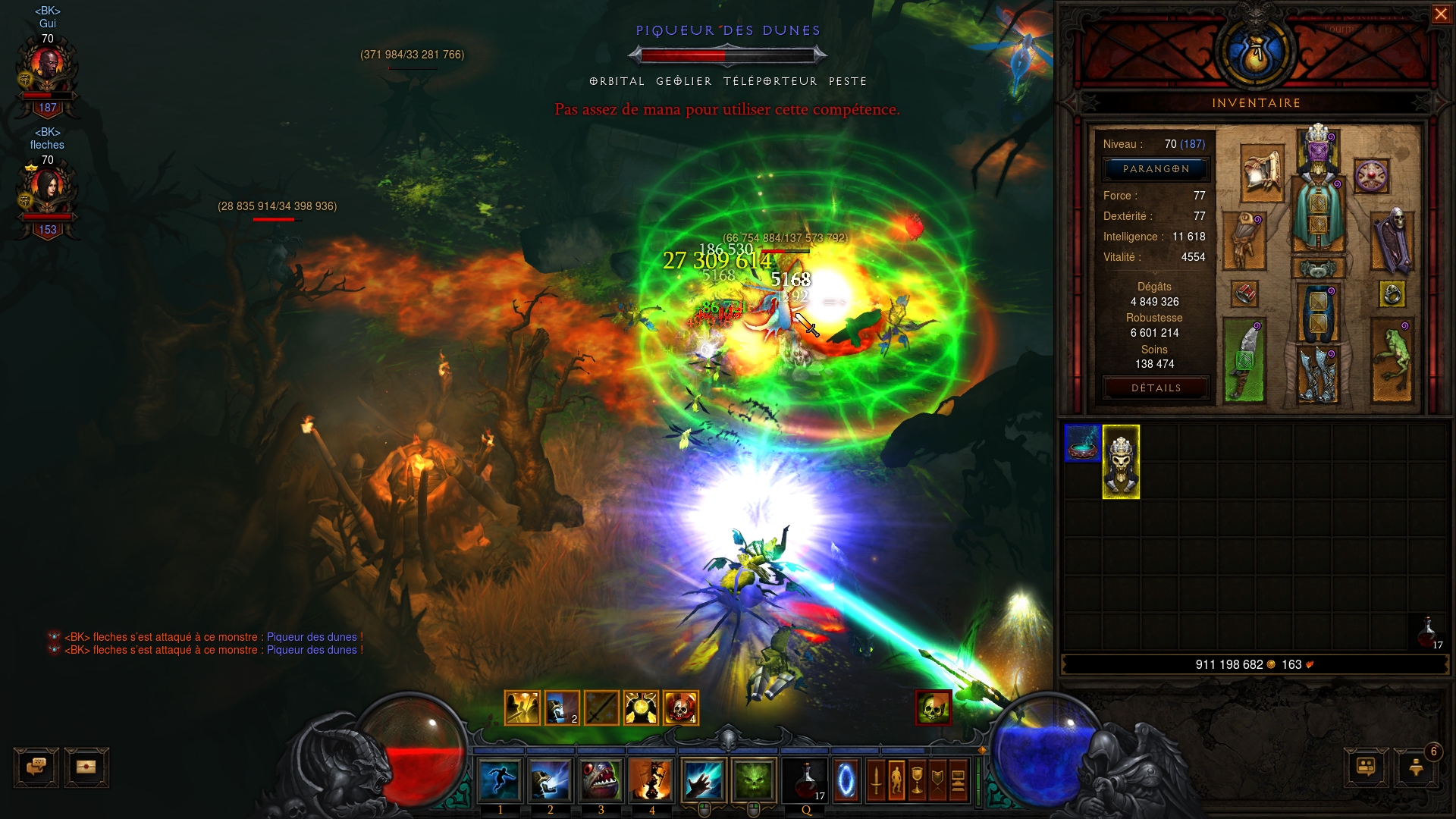Use the health potion in the action bar
This screenshot has width=1456, height=819.
click(x=806, y=780)
